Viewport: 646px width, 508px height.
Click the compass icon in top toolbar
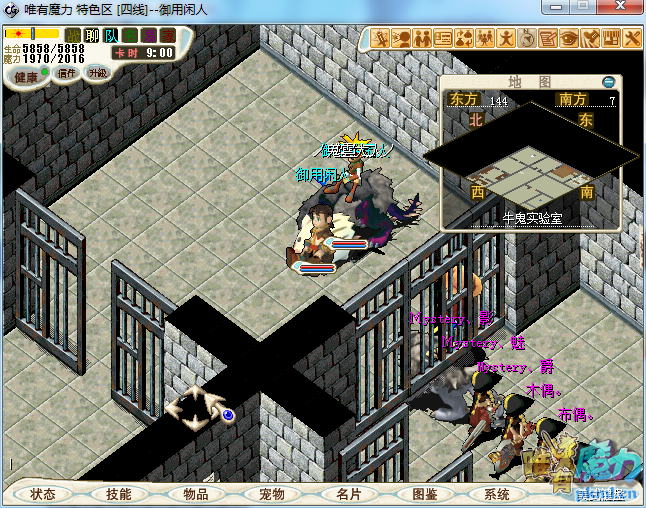[527, 39]
